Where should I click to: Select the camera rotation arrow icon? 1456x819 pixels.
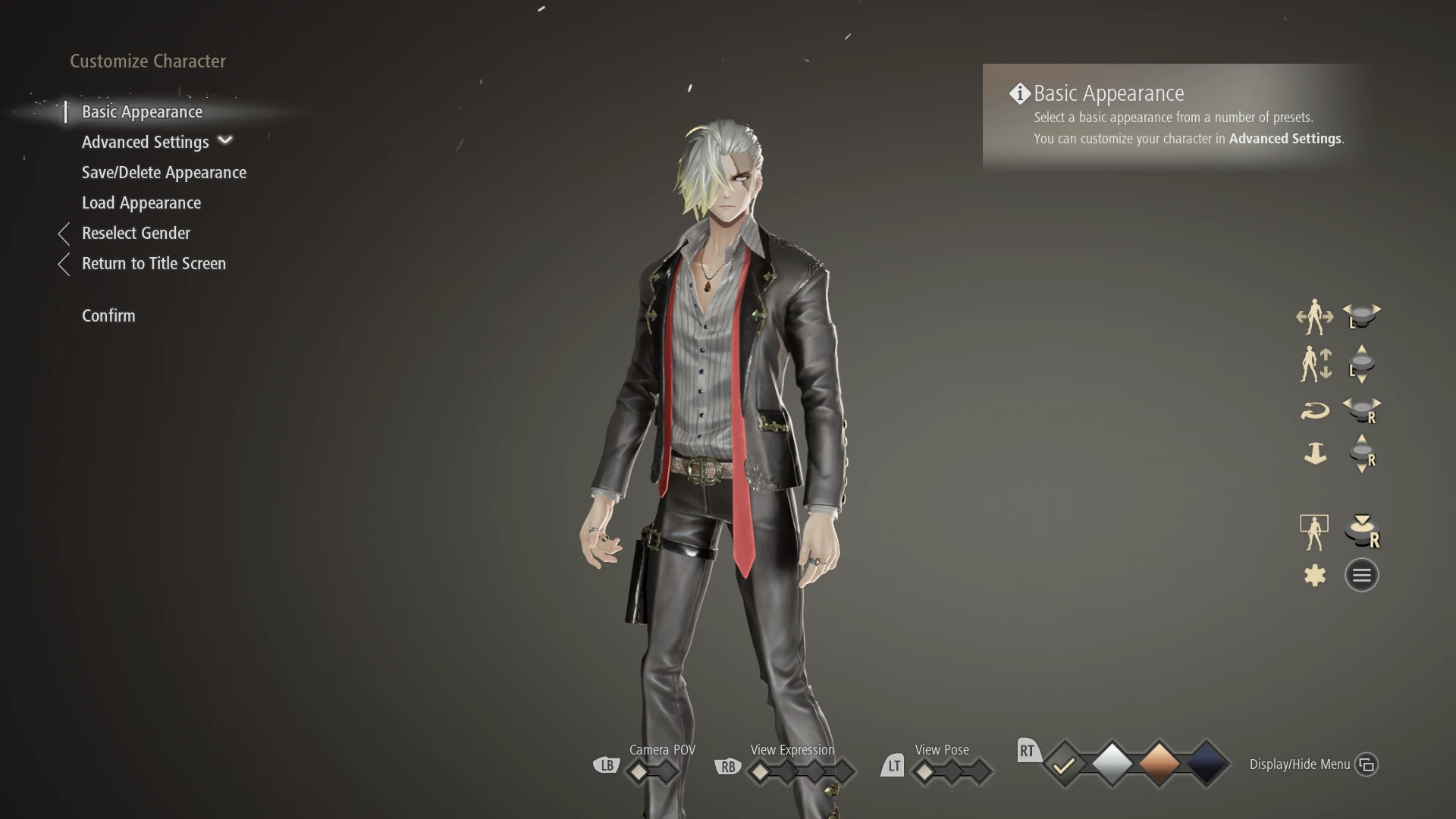[x=1316, y=409]
